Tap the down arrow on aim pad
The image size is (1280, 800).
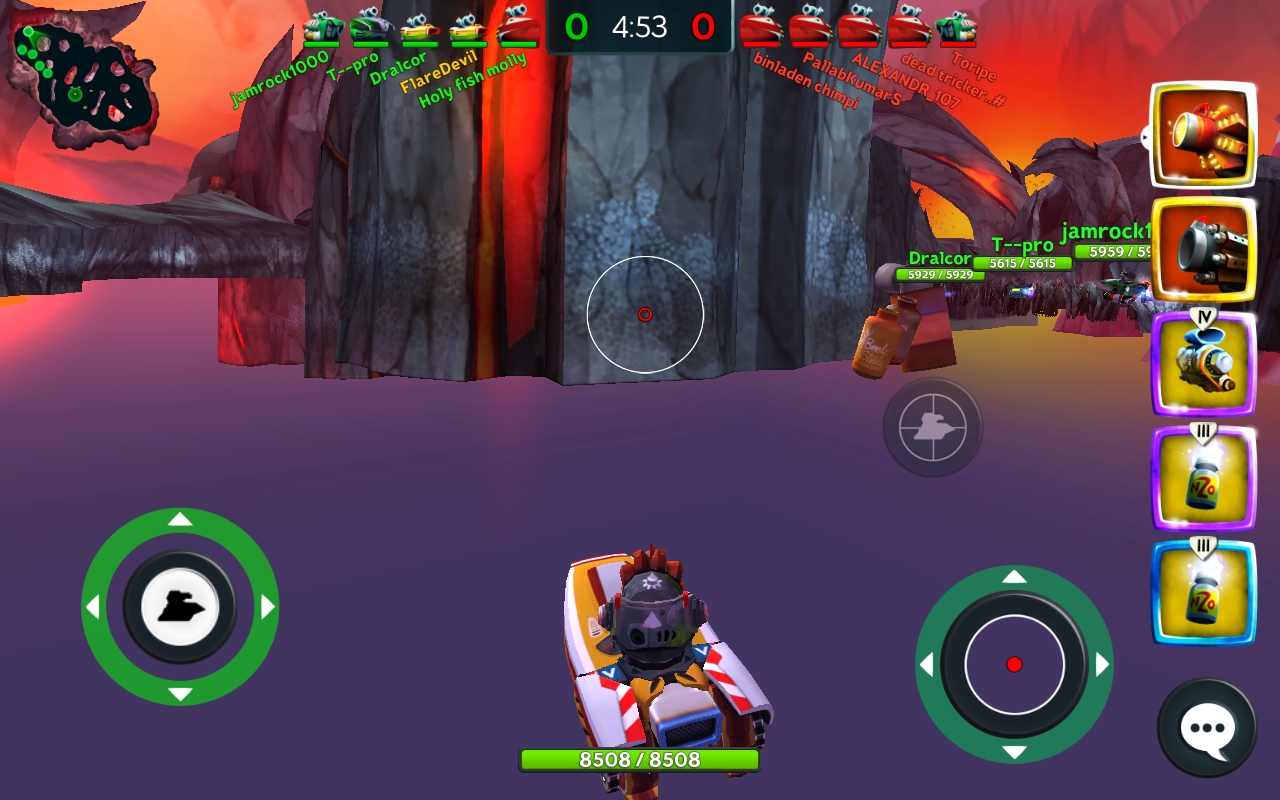pyautogui.click(x=1014, y=752)
